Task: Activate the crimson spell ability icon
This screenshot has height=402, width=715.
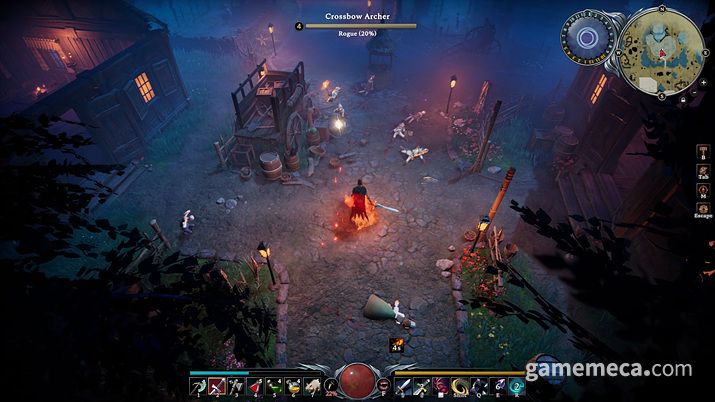Action: (442, 385)
